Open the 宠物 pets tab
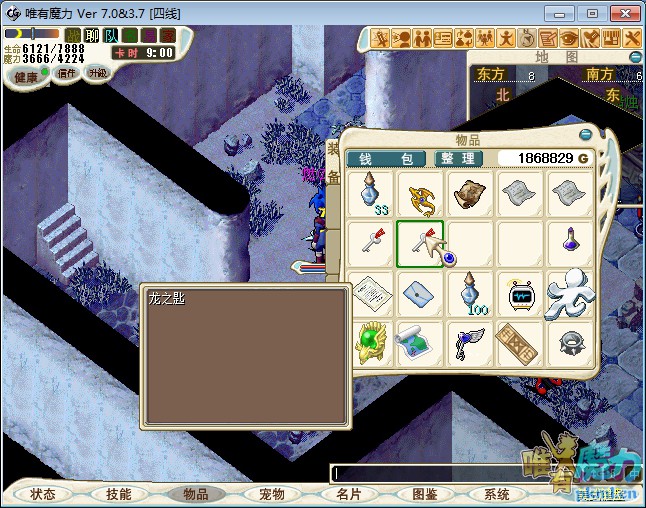646x508 pixels. coord(272,494)
